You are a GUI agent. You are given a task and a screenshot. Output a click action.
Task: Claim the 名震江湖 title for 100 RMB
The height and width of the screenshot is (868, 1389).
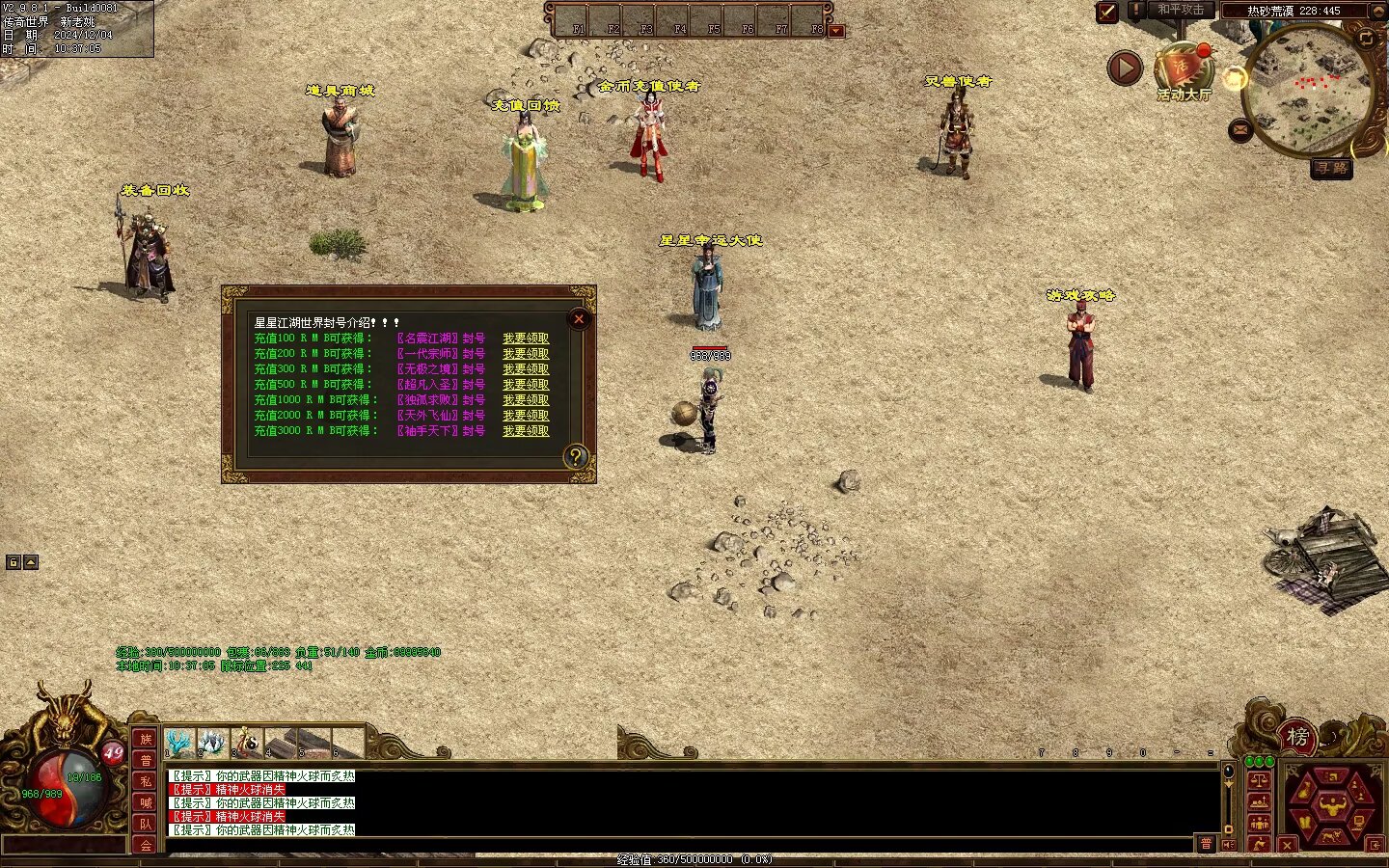(x=526, y=339)
